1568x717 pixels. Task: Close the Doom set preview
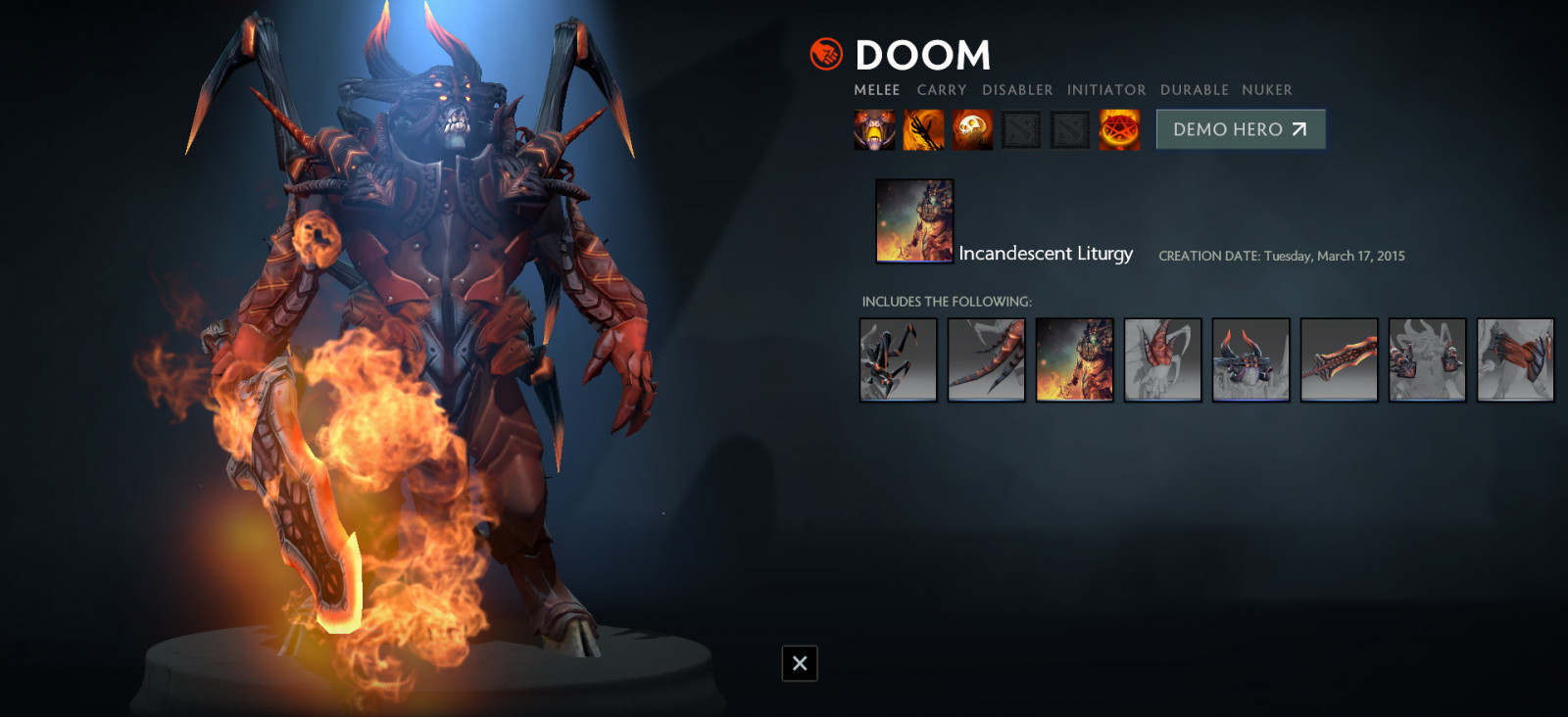(800, 663)
